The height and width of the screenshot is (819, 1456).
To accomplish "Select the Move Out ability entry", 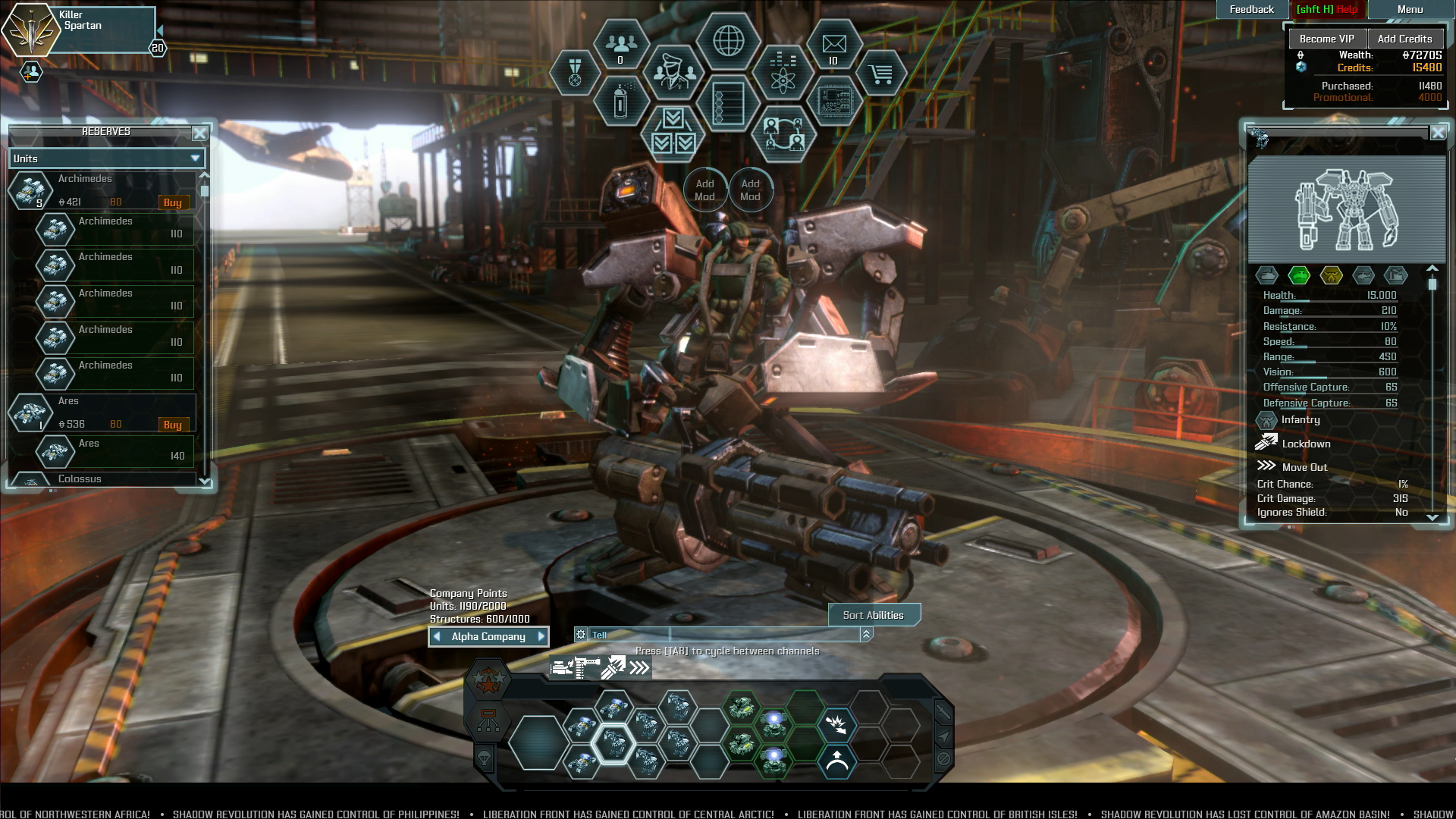I will tap(1304, 467).
